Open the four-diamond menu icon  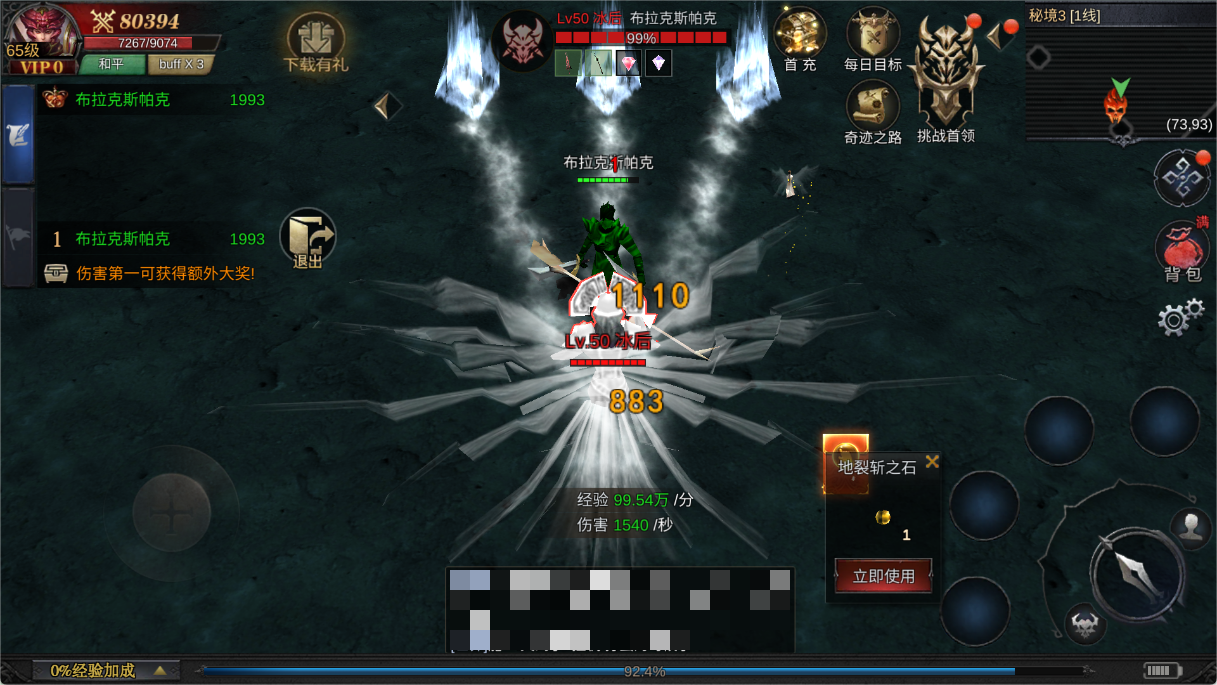1182,178
